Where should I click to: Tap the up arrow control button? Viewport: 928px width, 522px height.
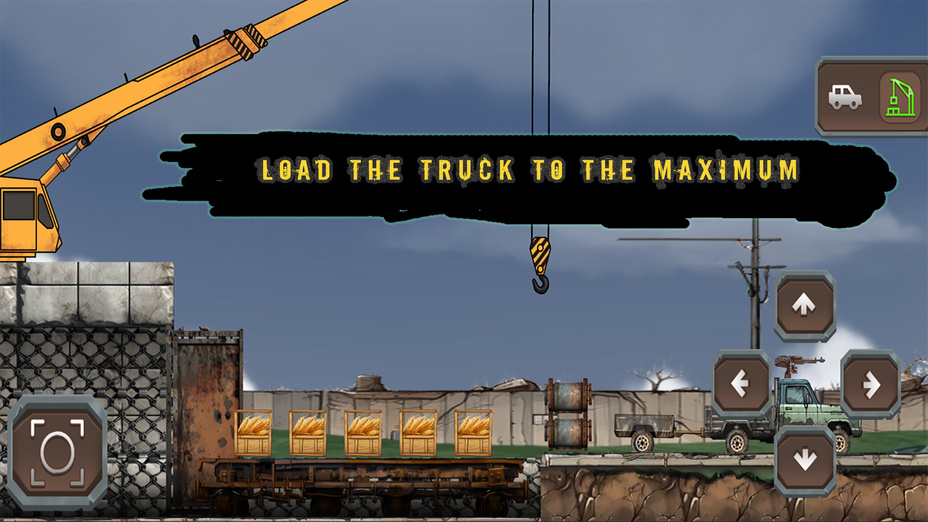tap(804, 306)
